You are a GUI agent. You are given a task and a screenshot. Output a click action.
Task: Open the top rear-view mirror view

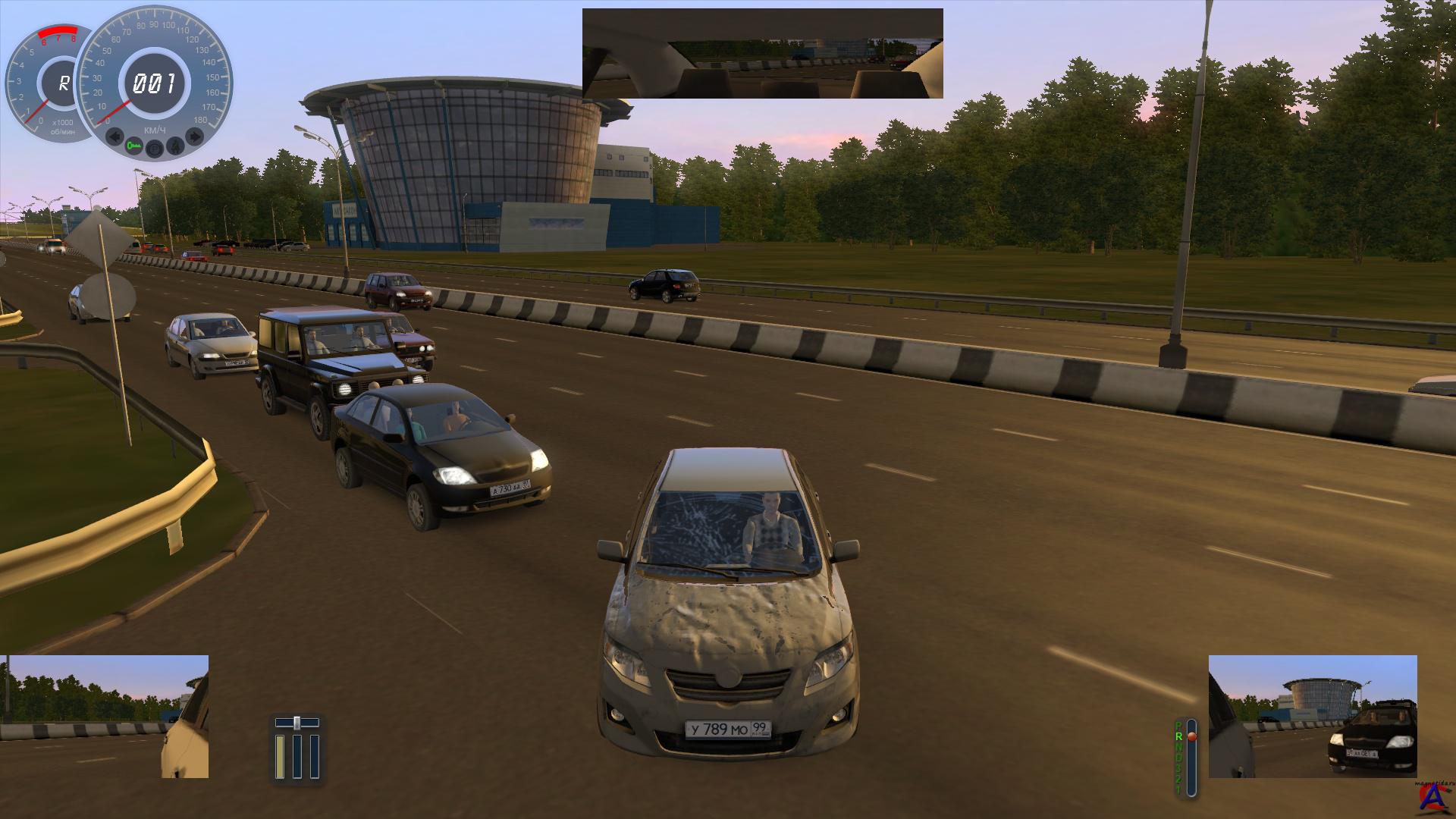pyautogui.click(x=762, y=53)
